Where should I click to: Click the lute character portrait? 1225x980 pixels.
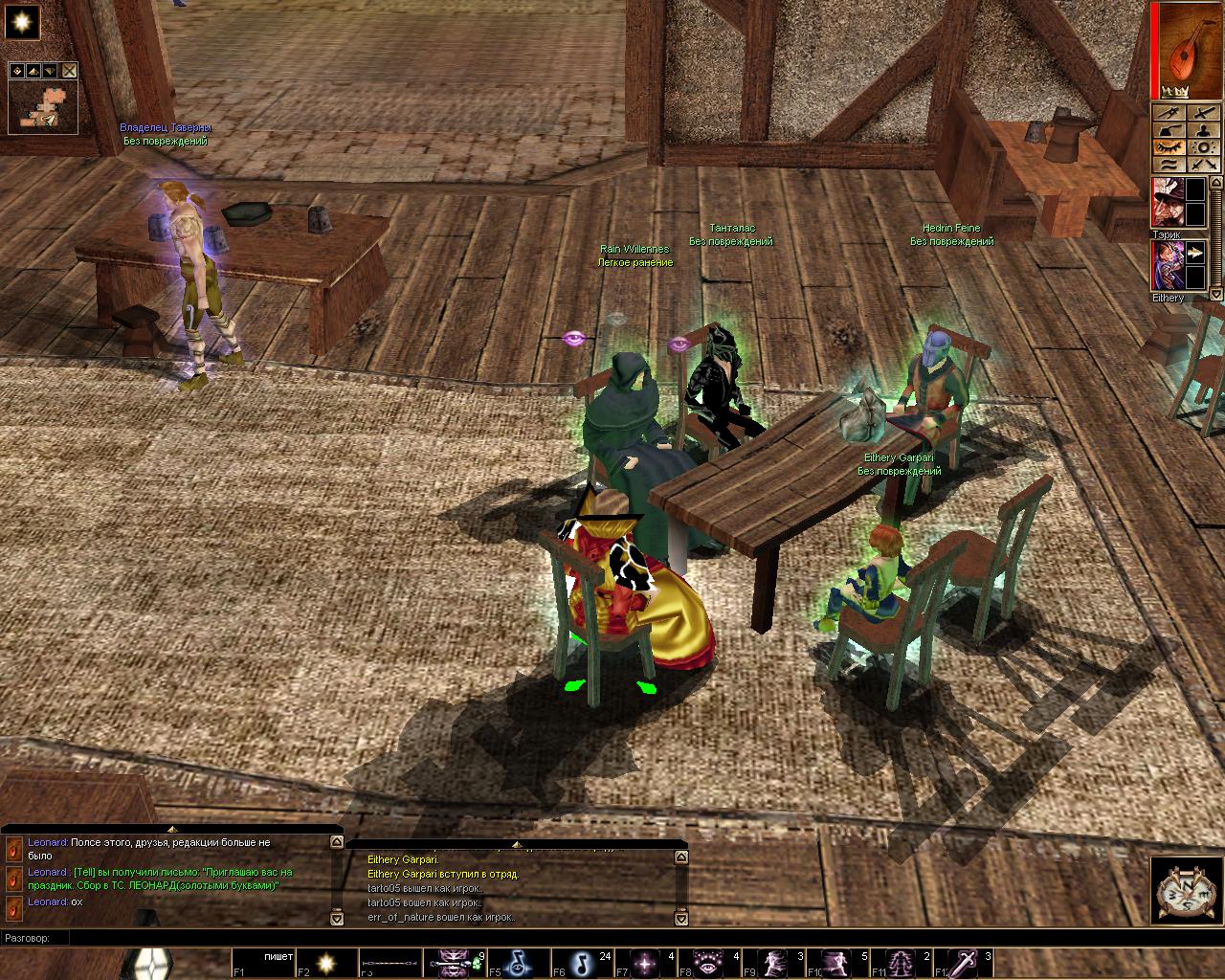pos(1191,50)
